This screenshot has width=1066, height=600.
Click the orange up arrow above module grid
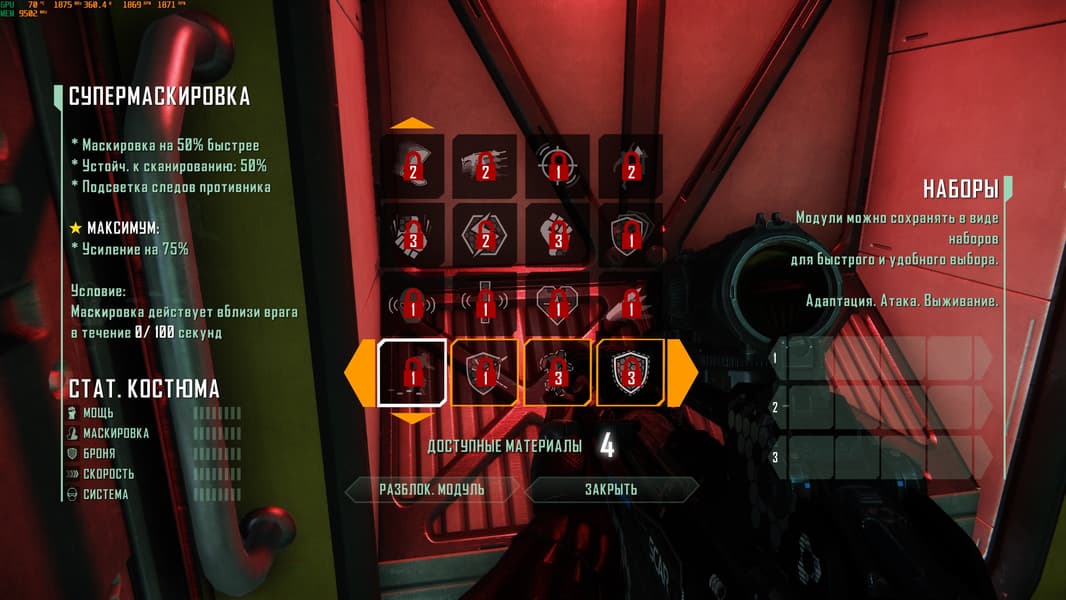[411, 124]
